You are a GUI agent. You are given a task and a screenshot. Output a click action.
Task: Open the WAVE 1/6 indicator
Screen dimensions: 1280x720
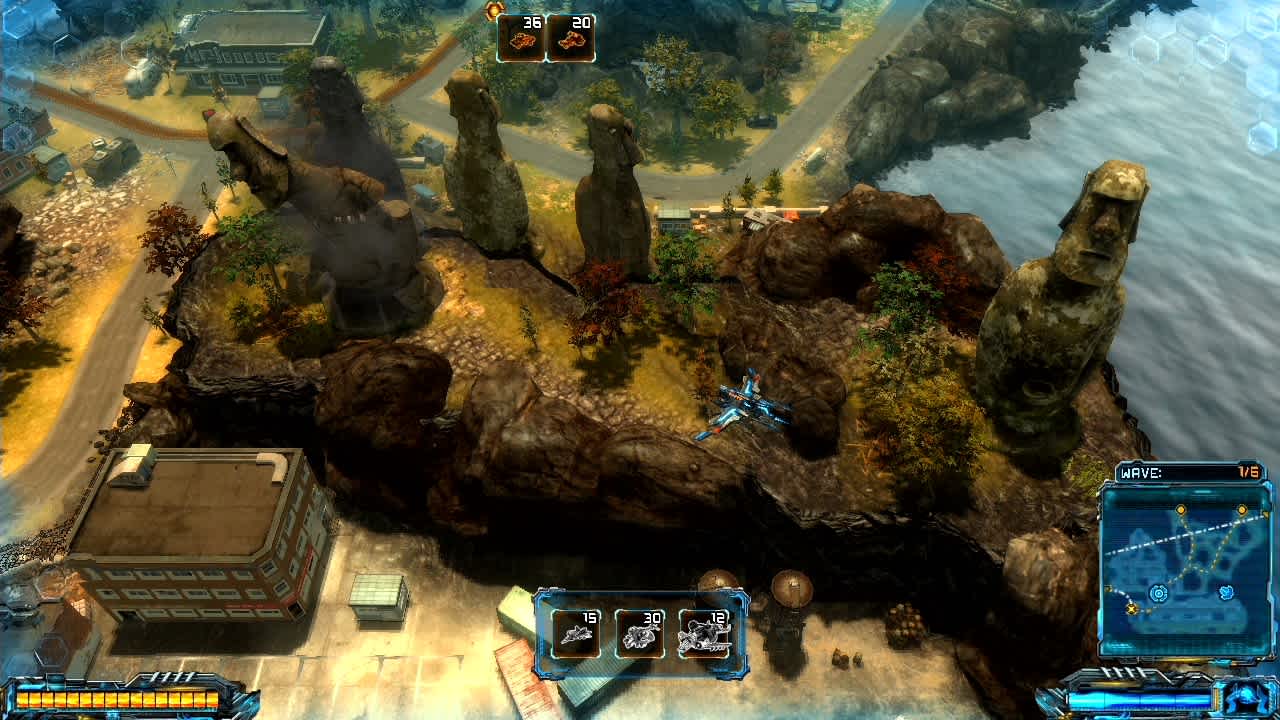[x=1248, y=471]
